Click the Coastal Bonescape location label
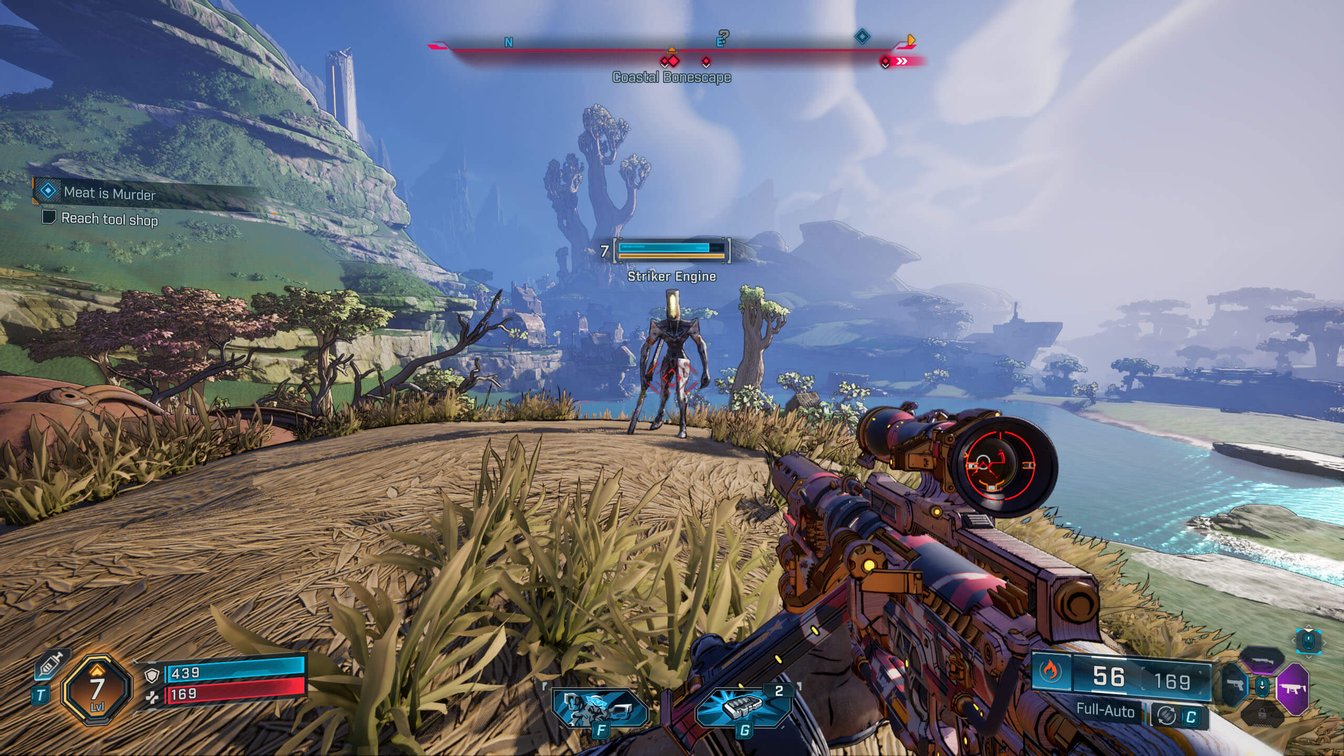This screenshot has height=756, width=1344. click(672, 76)
